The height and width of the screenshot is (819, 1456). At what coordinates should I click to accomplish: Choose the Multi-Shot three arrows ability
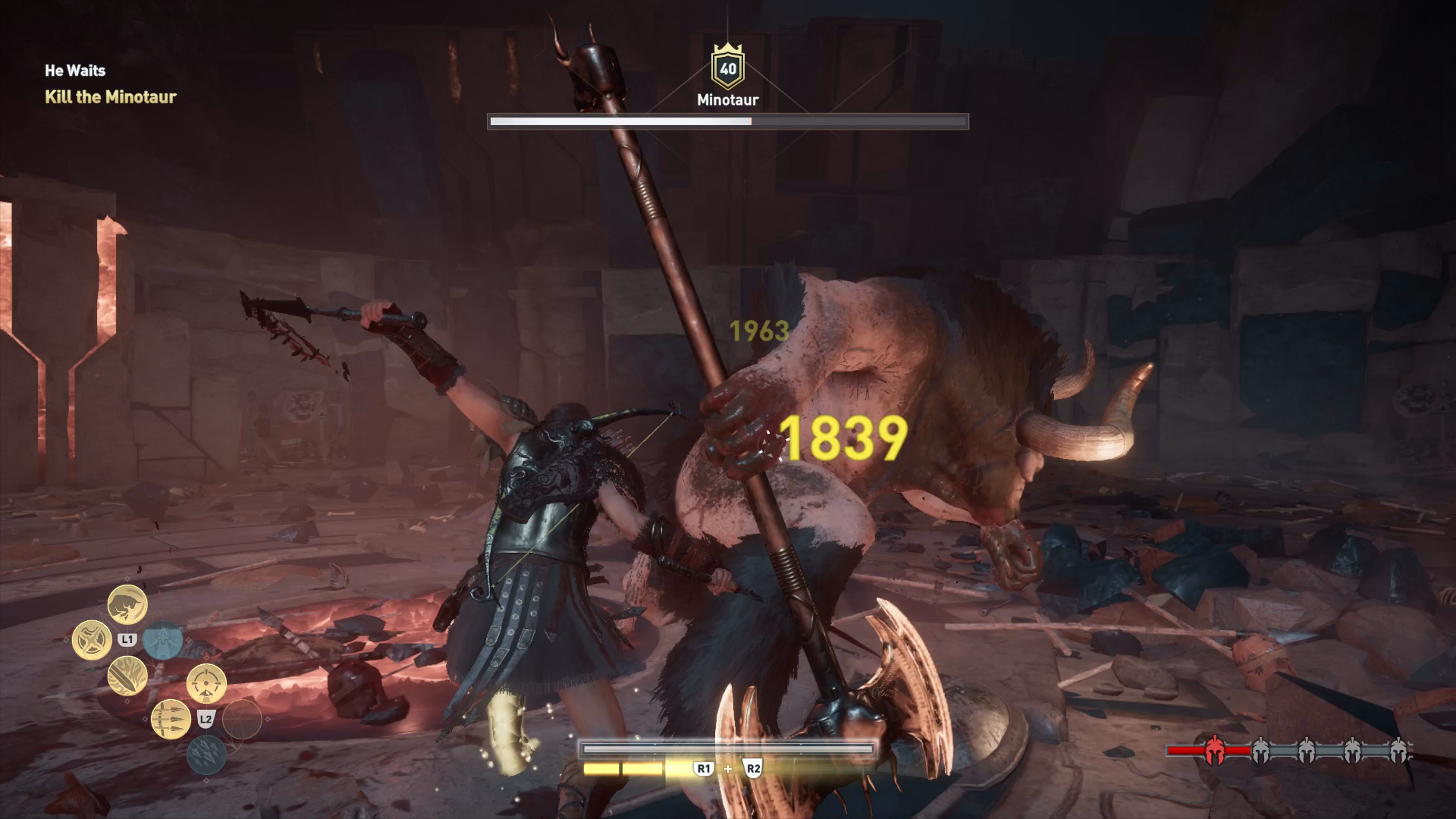click(171, 719)
